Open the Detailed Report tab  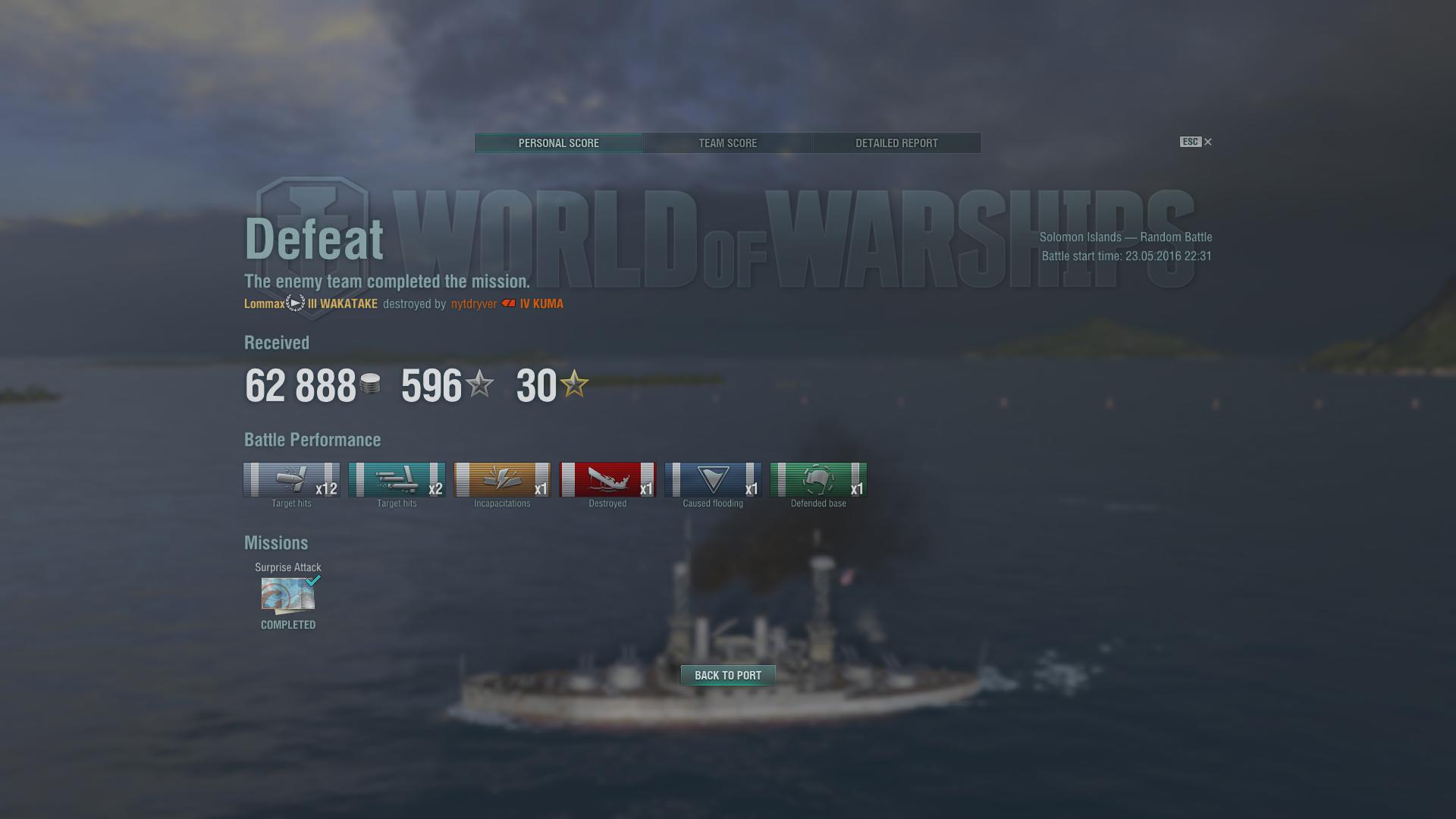click(896, 143)
